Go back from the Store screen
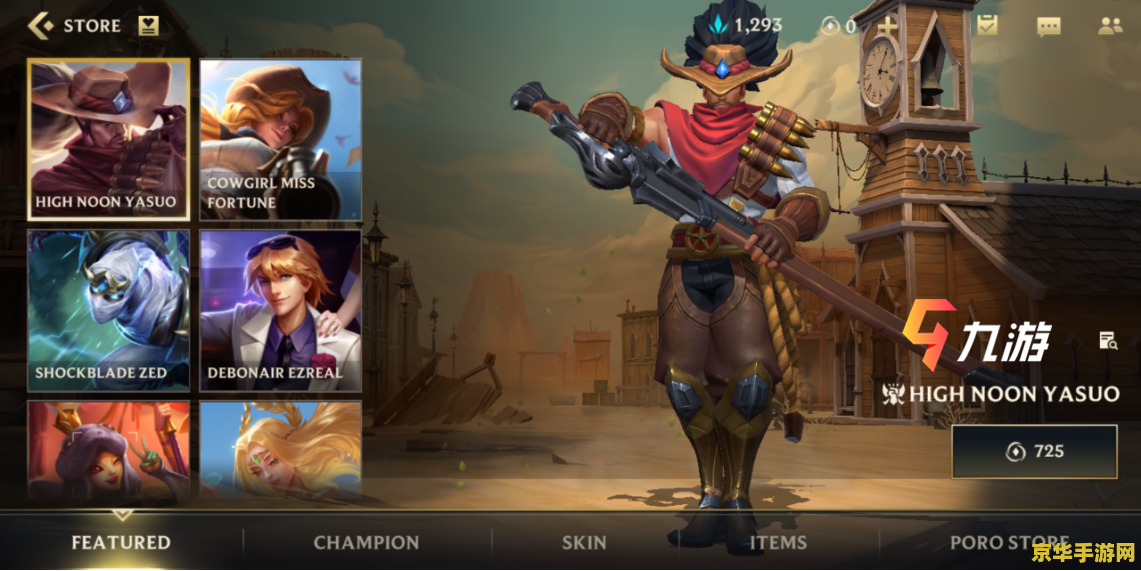Viewport: 1141px width, 571px height. coord(40,26)
